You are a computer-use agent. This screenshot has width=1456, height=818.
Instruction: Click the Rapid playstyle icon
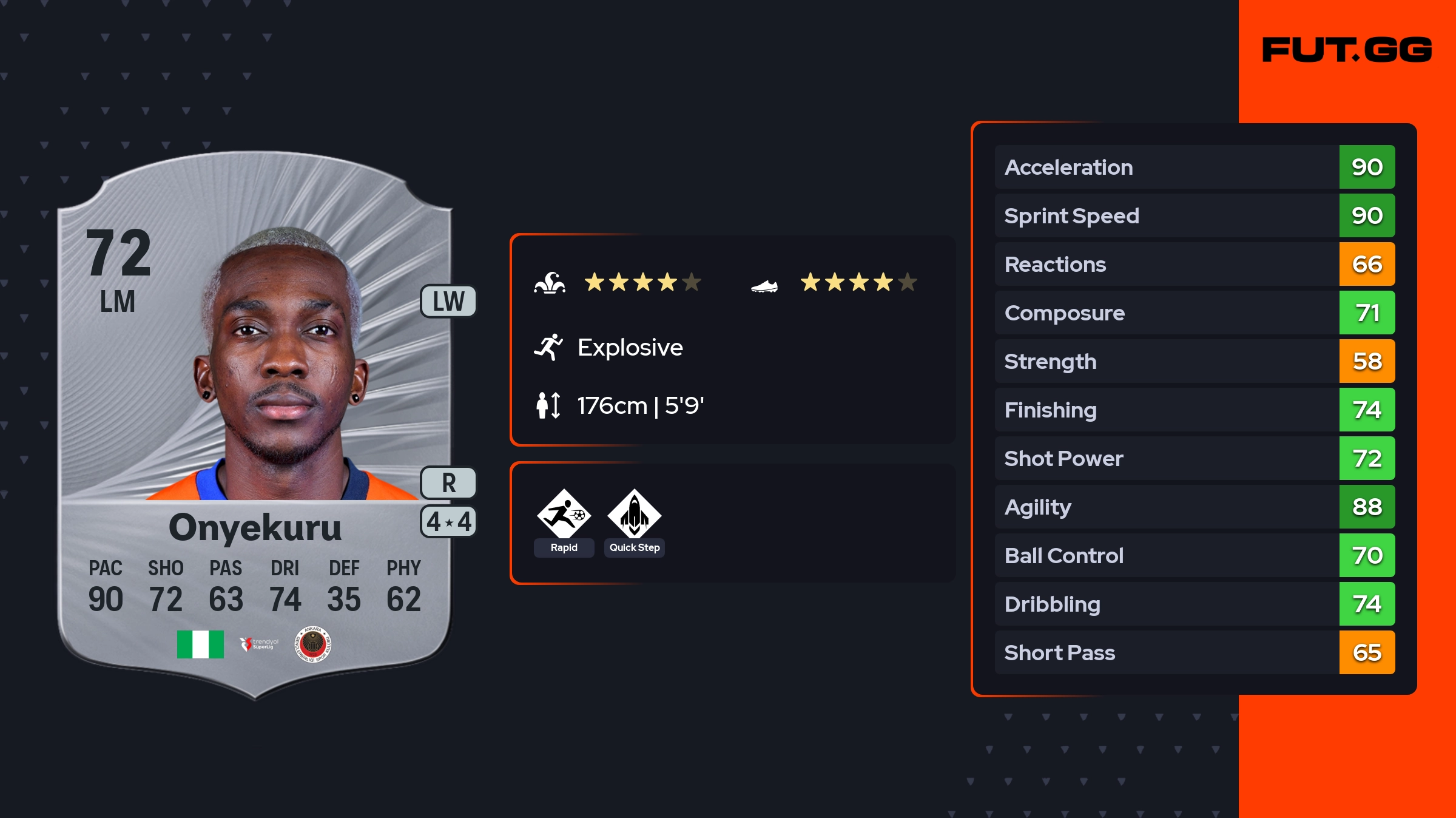click(564, 516)
